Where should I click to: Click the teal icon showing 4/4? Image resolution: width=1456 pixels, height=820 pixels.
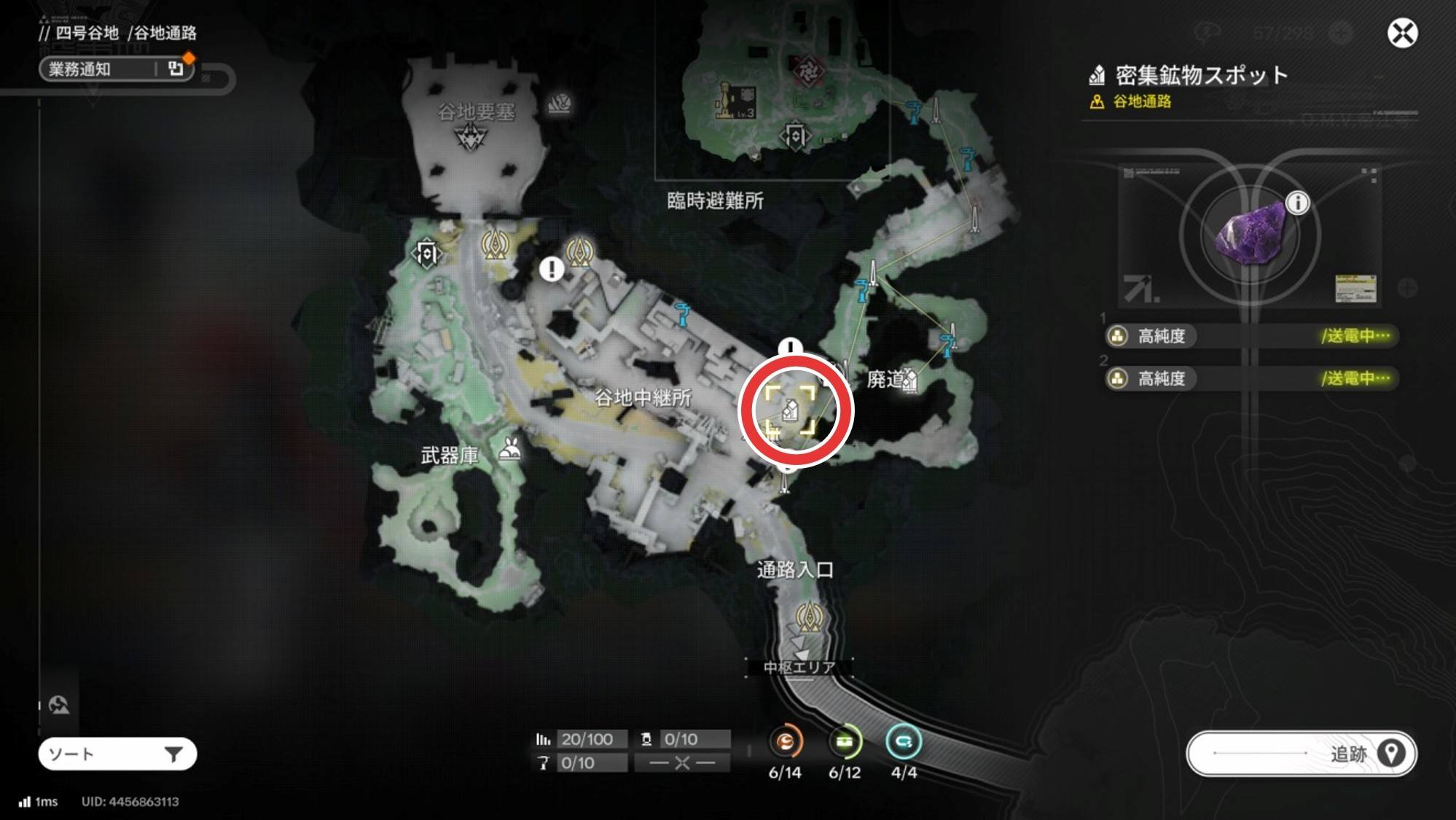point(904,742)
